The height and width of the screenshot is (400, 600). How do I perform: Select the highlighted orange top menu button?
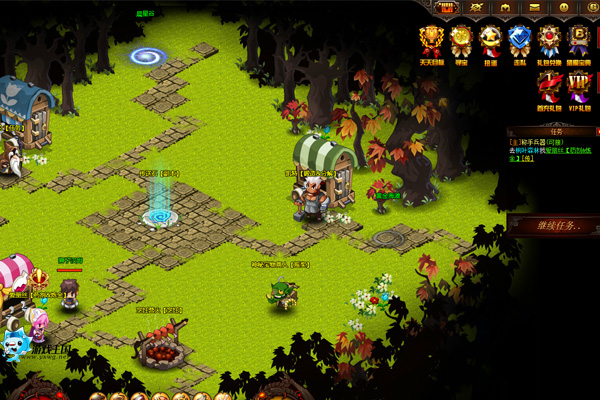coord(446,8)
